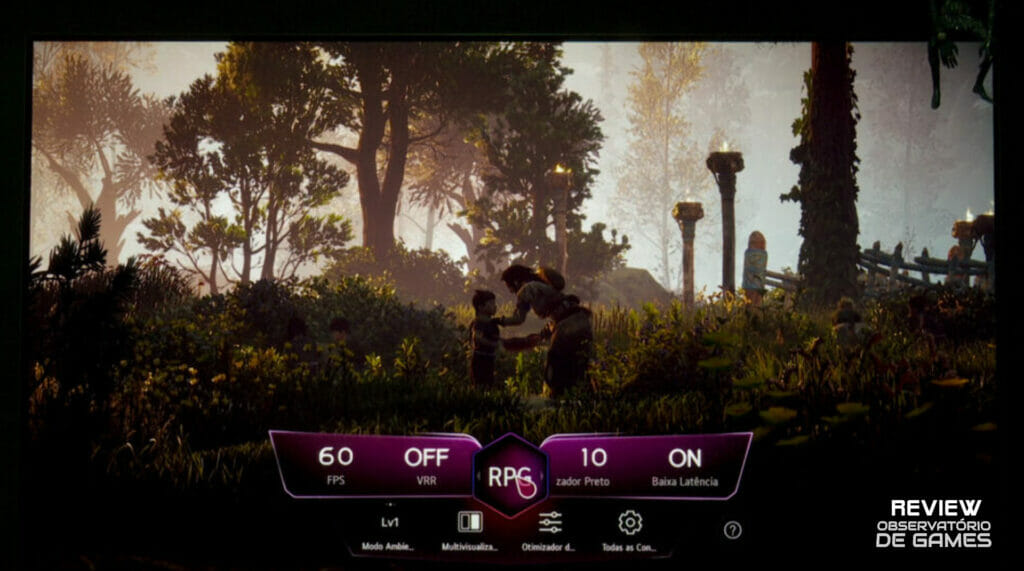
Task: Adjust the Estabilizador Preto value 10
Action: click(593, 464)
